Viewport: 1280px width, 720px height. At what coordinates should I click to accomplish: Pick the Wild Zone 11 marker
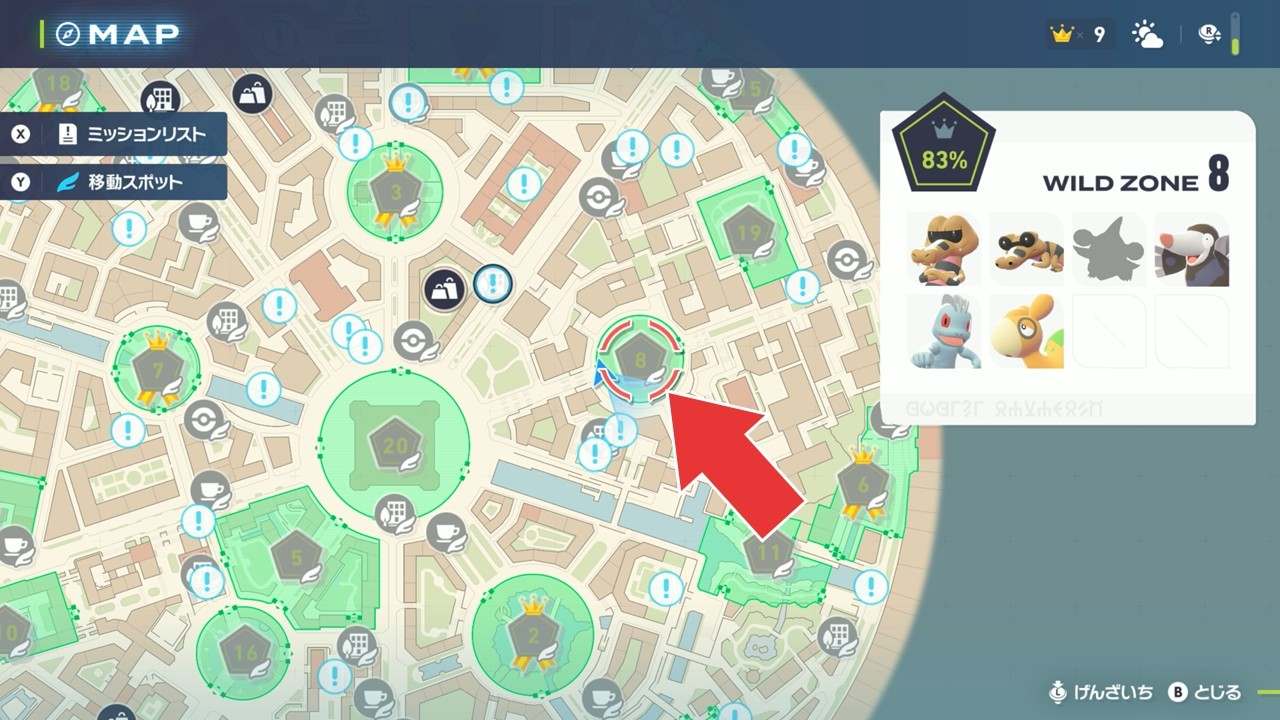coord(768,551)
